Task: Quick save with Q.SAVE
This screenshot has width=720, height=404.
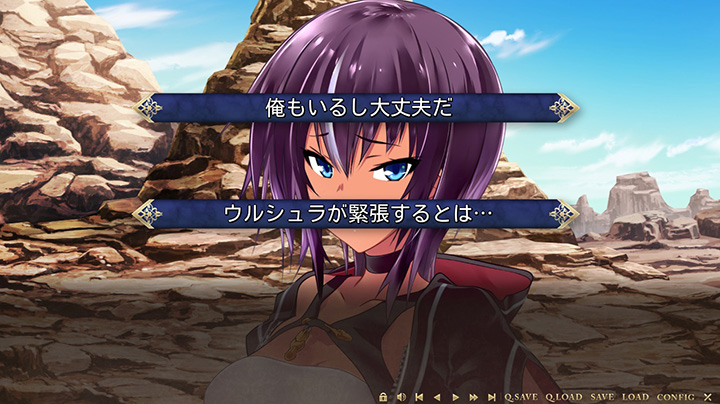Action: (520, 397)
